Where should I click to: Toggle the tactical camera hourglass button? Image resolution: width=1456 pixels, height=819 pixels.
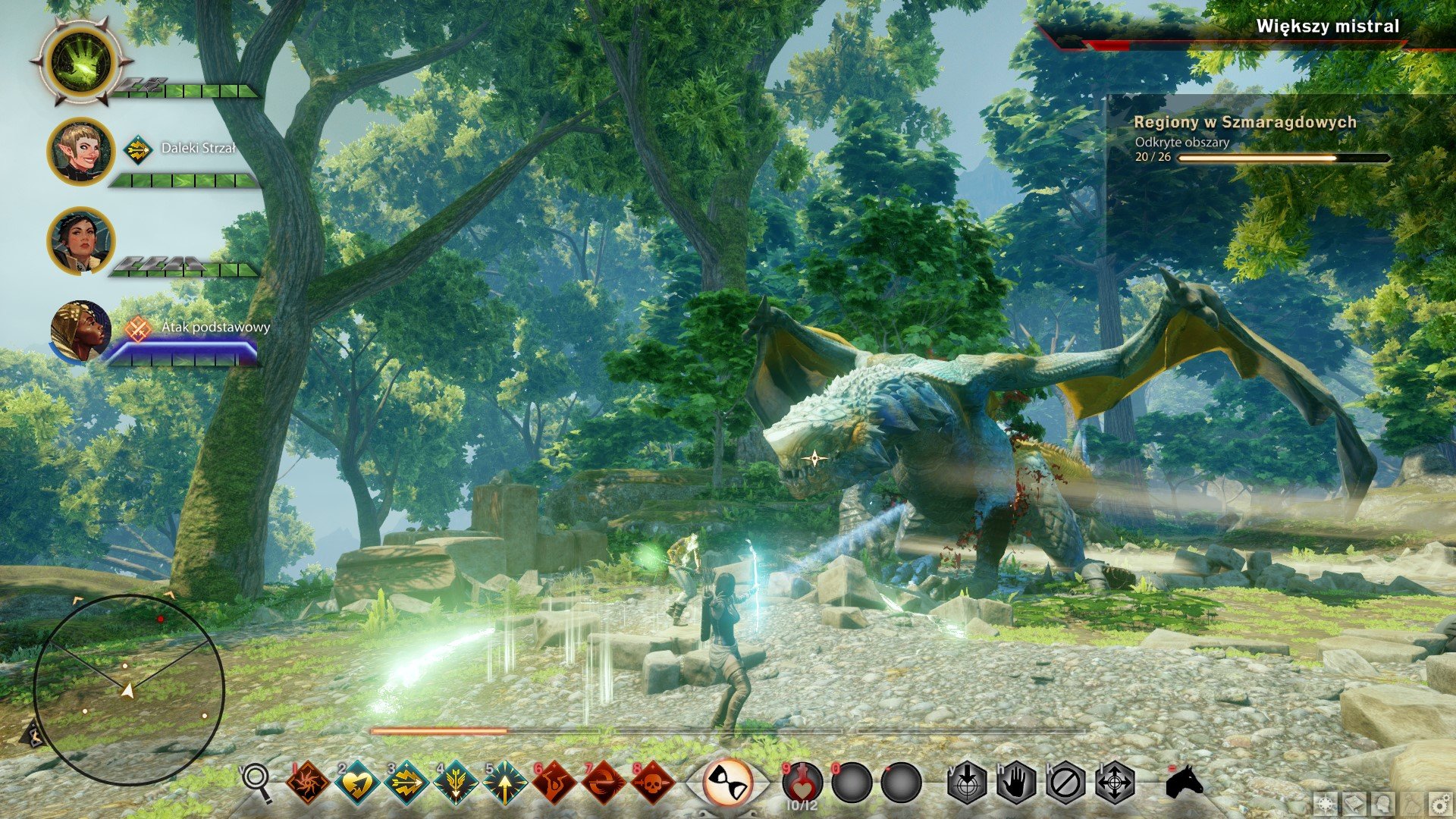(x=728, y=782)
